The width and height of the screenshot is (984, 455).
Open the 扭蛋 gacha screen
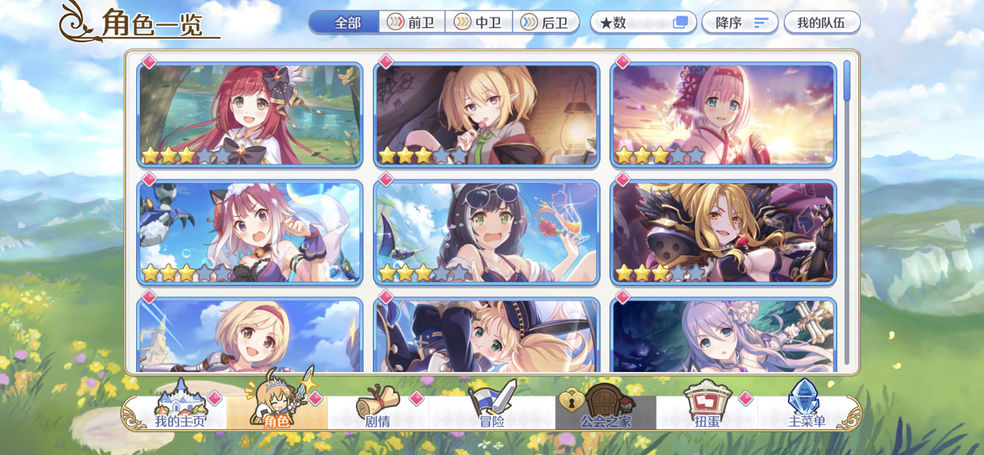706,409
